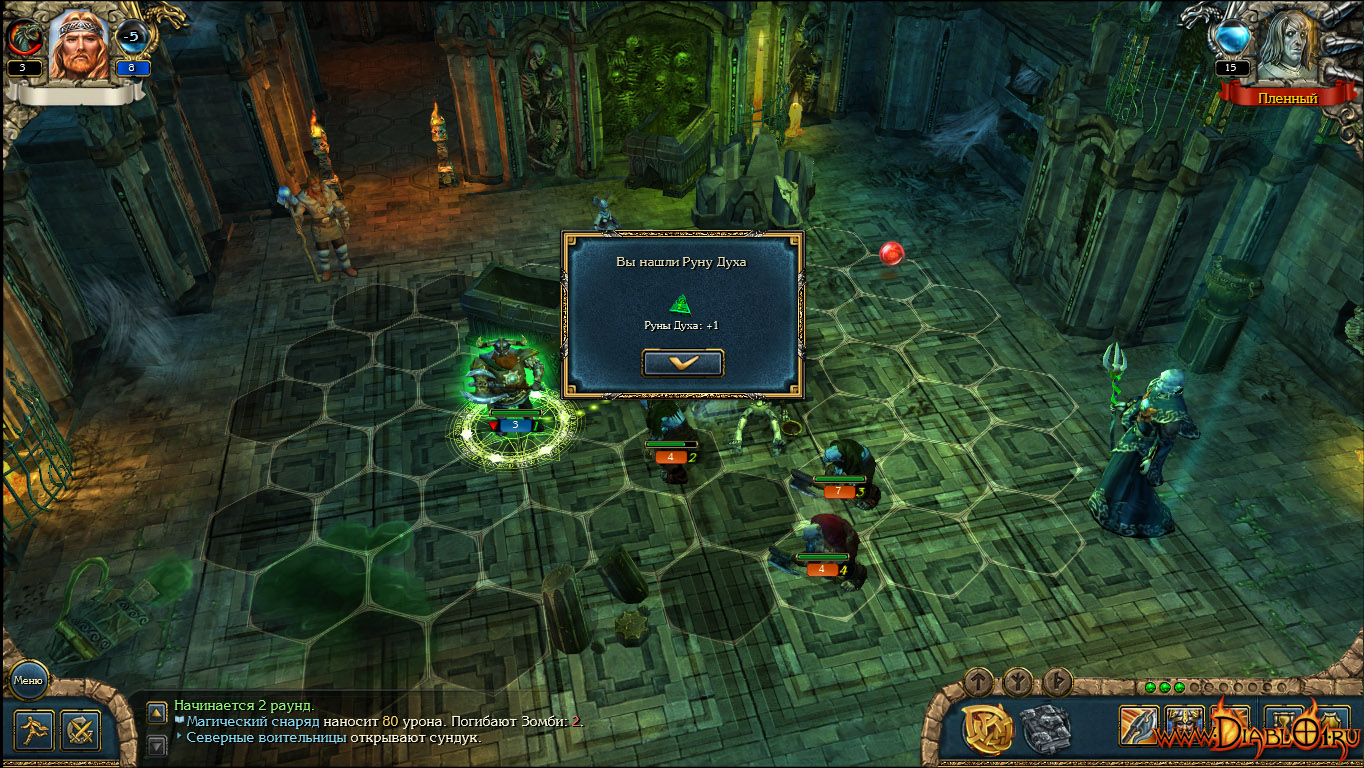Confirm the Rune of Spirit found dialog

[x=683, y=363]
